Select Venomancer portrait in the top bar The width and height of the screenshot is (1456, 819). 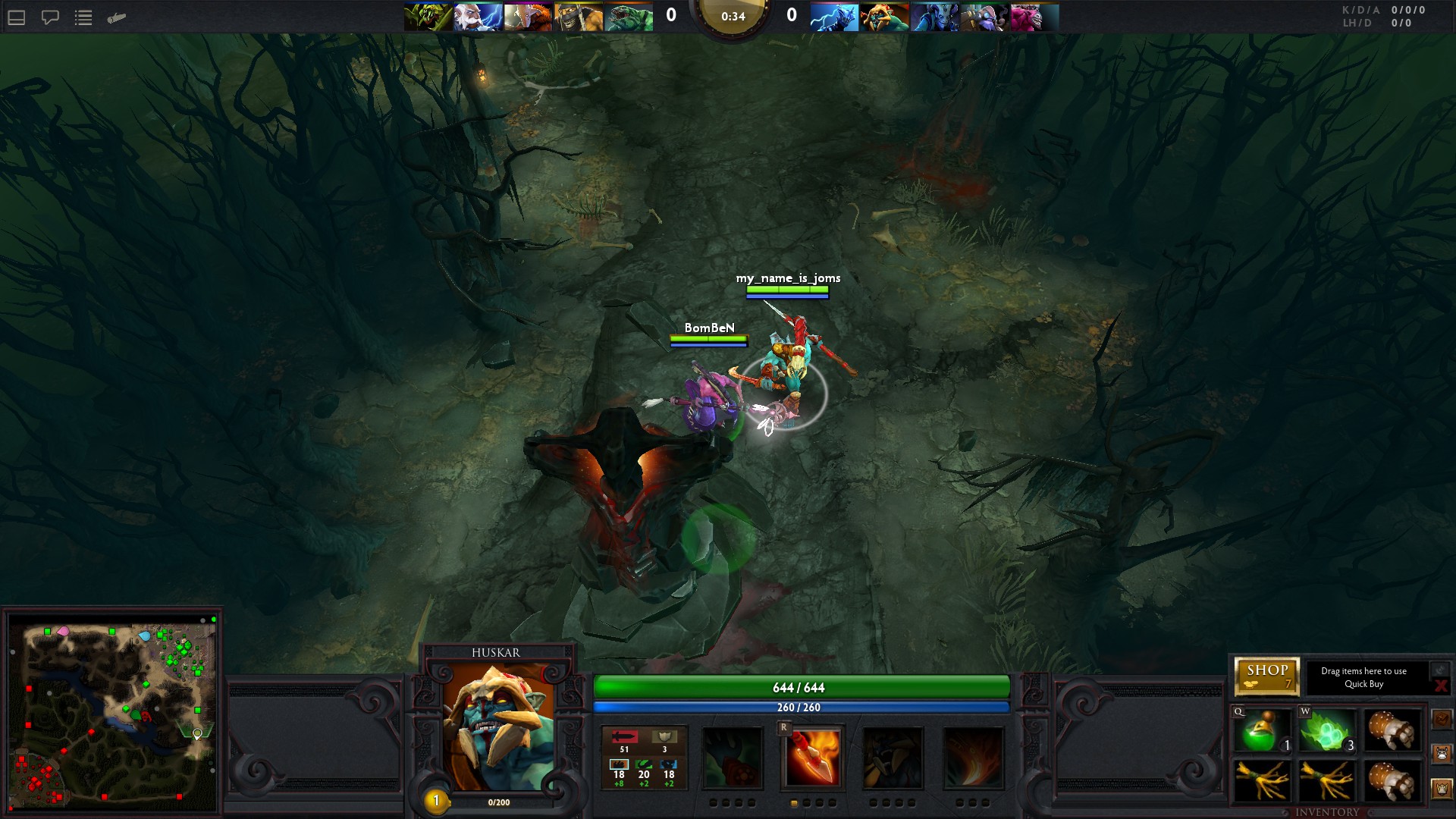(428, 17)
